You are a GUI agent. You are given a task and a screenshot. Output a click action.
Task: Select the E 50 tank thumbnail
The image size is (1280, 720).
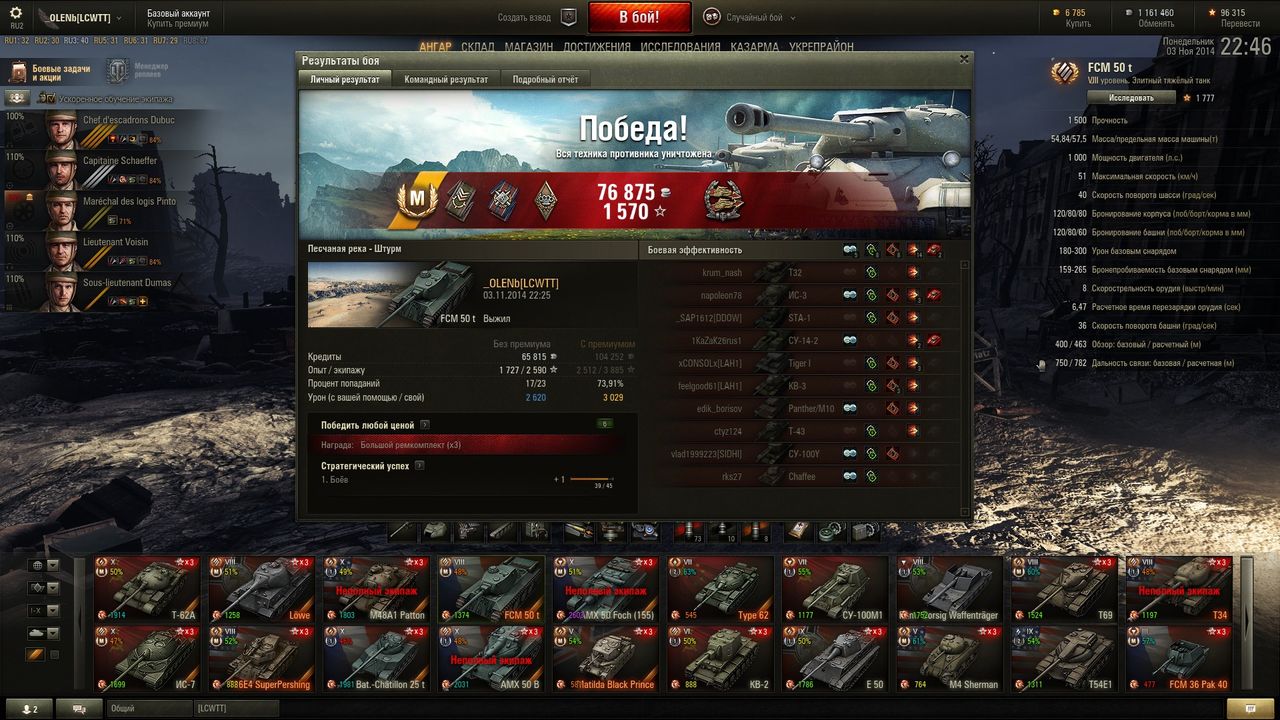(x=833, y=658)
